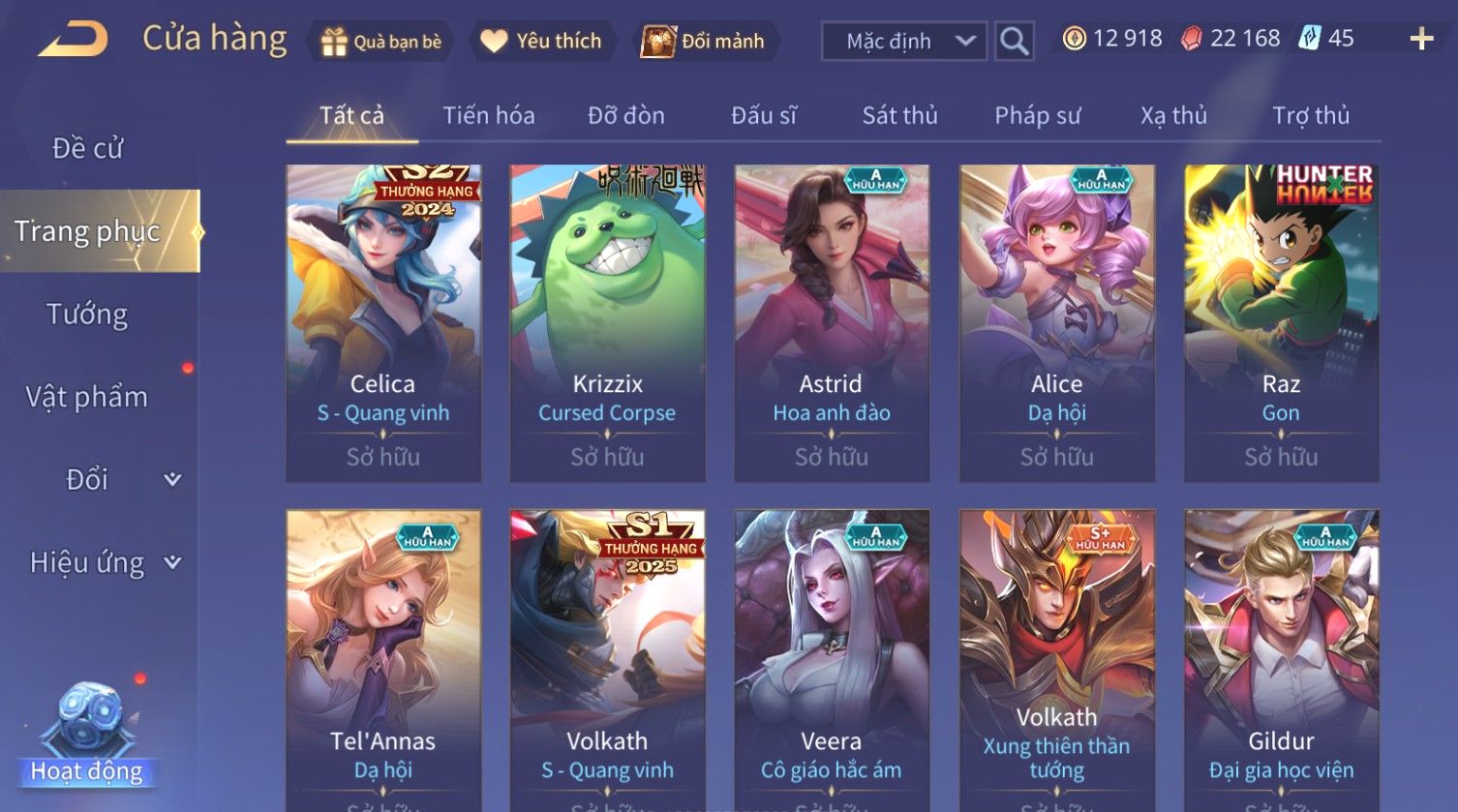The image size is (1458, 812).
Task: Click the magnifying glass search button
Action: click(1014, 42)
